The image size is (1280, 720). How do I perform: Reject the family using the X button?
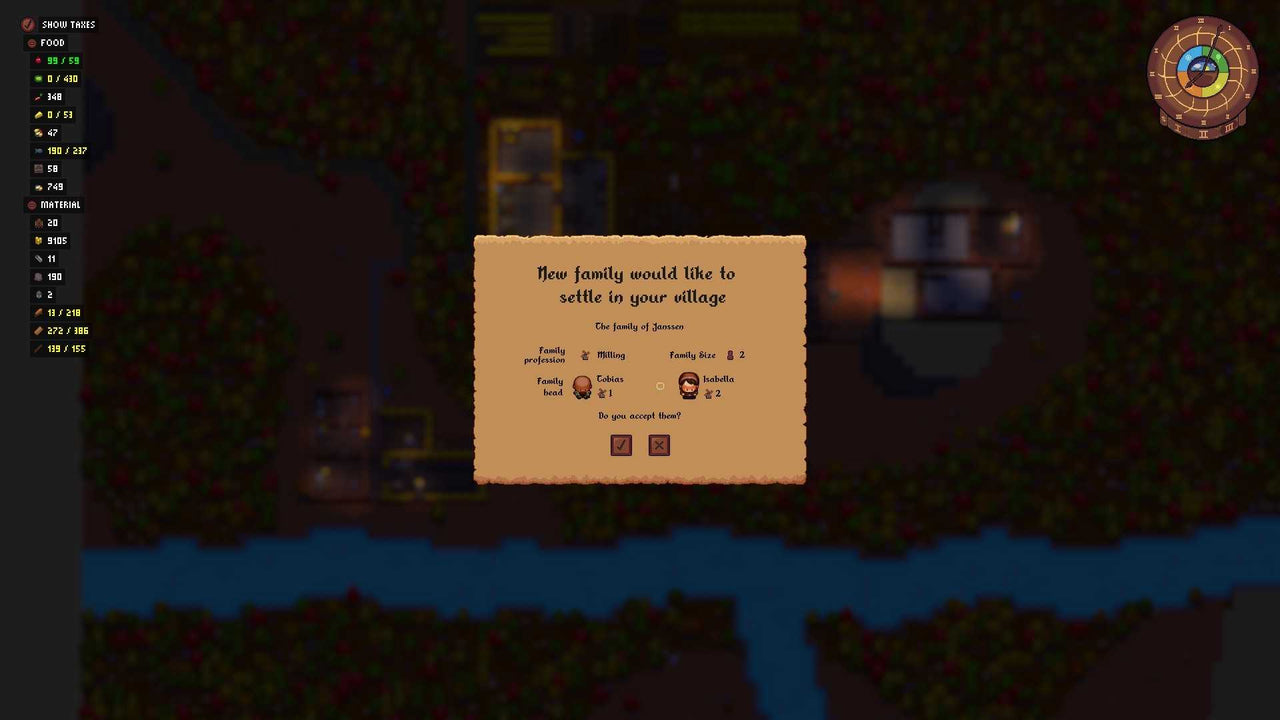[x=659, y=444]
